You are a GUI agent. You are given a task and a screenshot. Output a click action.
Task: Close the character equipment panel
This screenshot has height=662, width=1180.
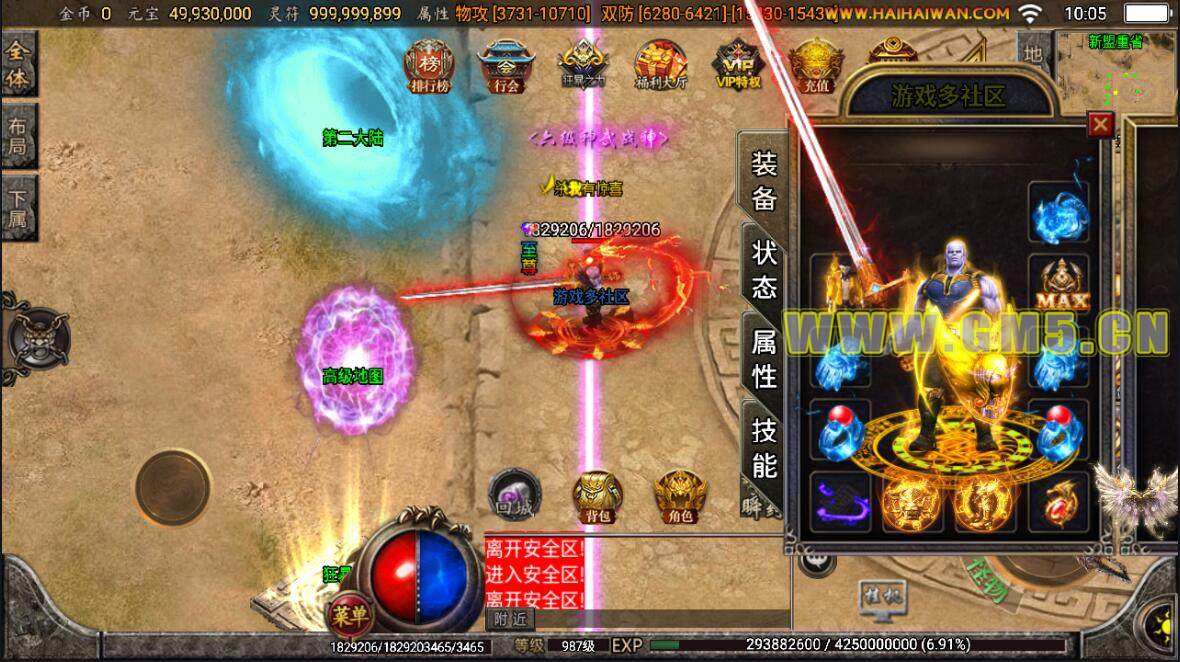[x=1101, y=124]
